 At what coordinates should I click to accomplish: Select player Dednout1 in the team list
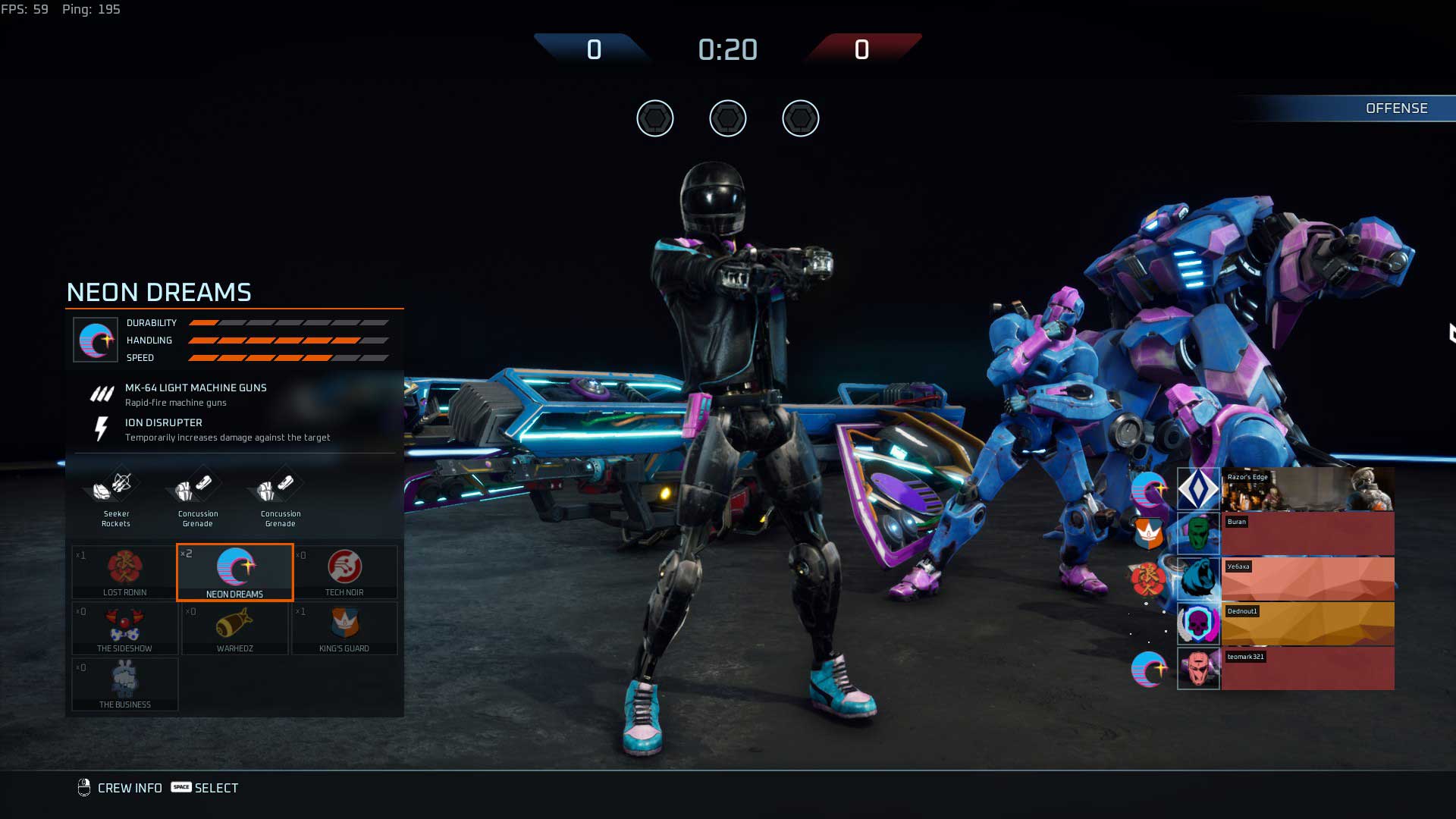pyautogui.click(x=1285, y=623)
